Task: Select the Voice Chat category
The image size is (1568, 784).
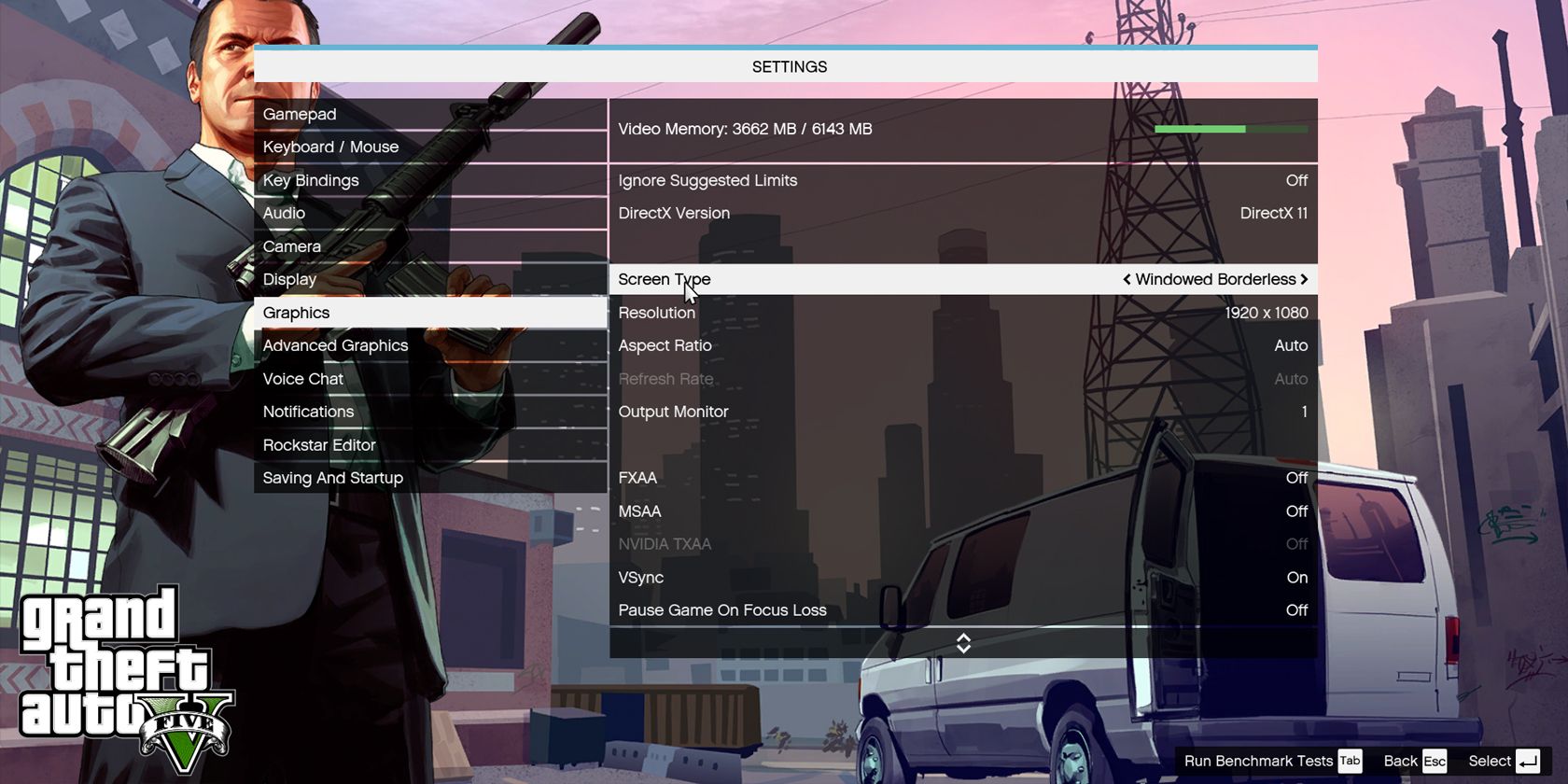Action: (x=302, y=378)
